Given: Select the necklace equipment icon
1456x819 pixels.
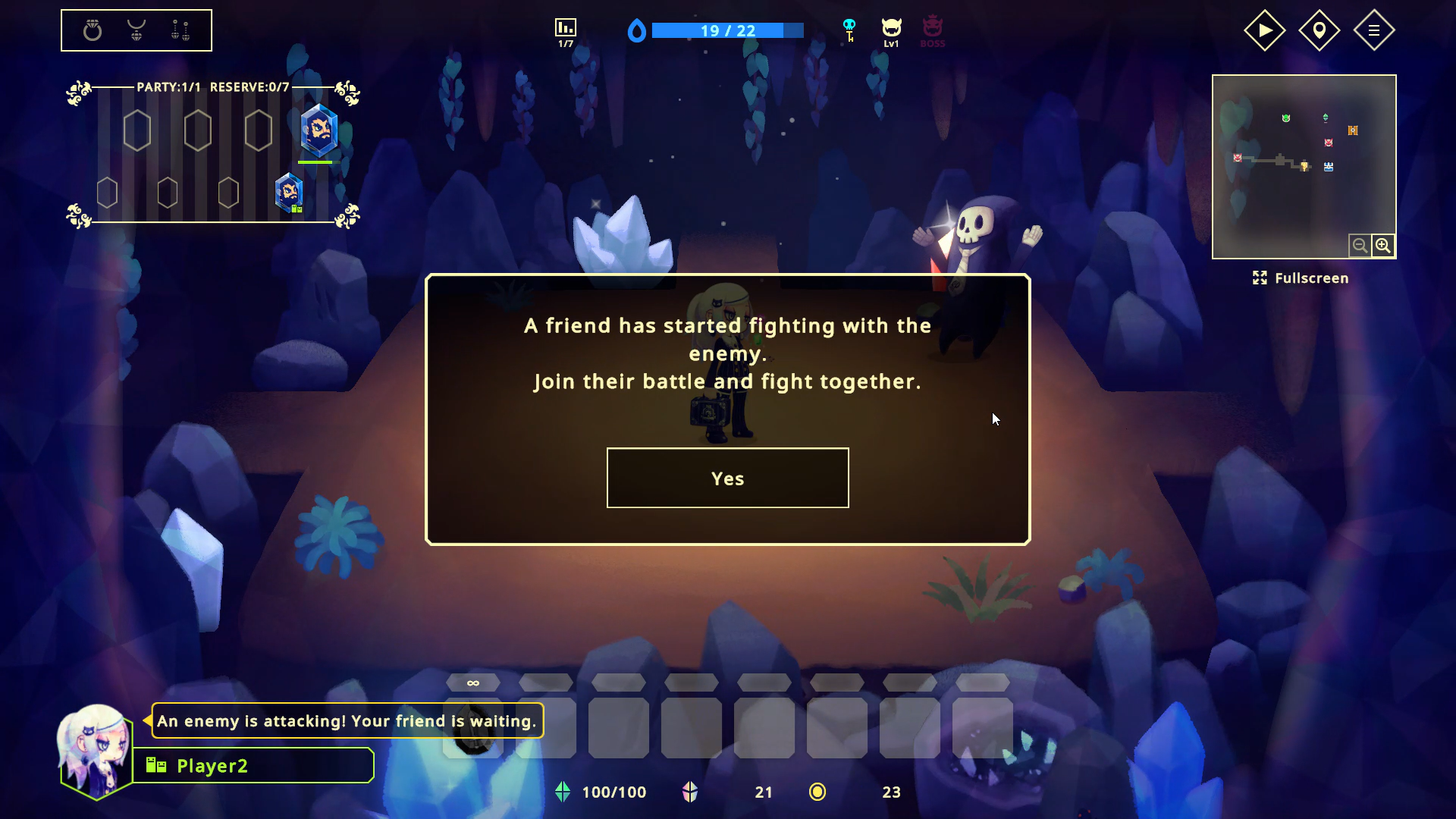Looking at the screenshot, I should pos(136,30).
